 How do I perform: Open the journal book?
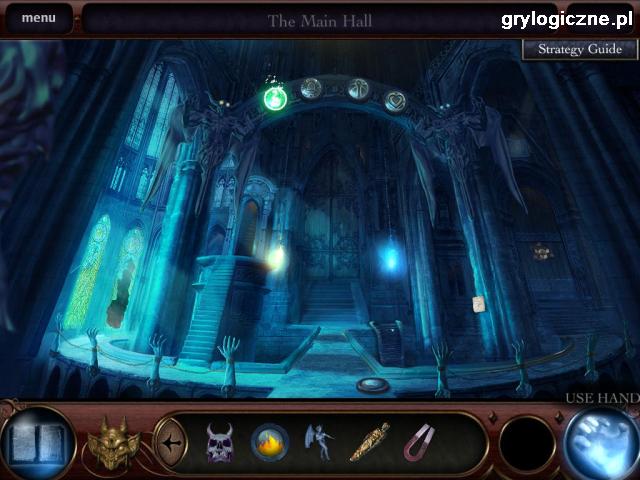36,441
